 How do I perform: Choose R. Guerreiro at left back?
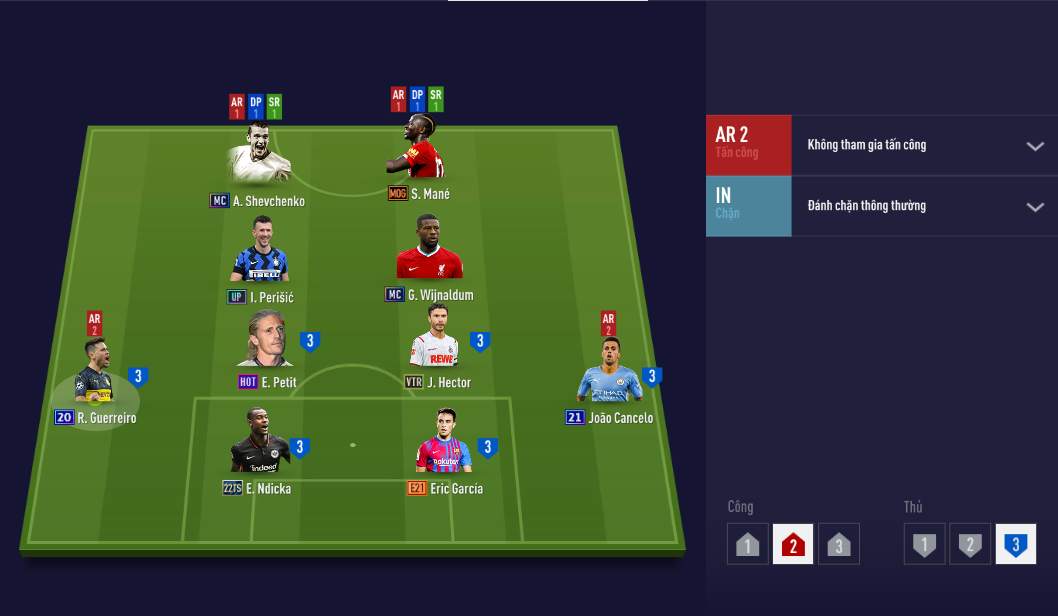[97, 374]
